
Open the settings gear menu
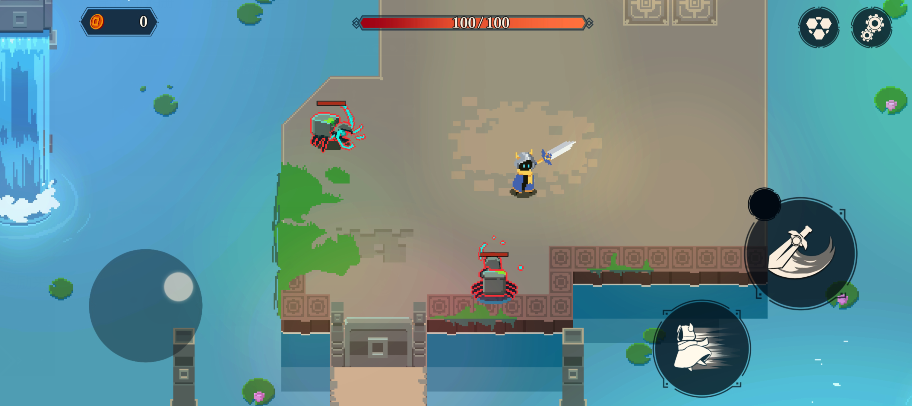coord(871,27)
